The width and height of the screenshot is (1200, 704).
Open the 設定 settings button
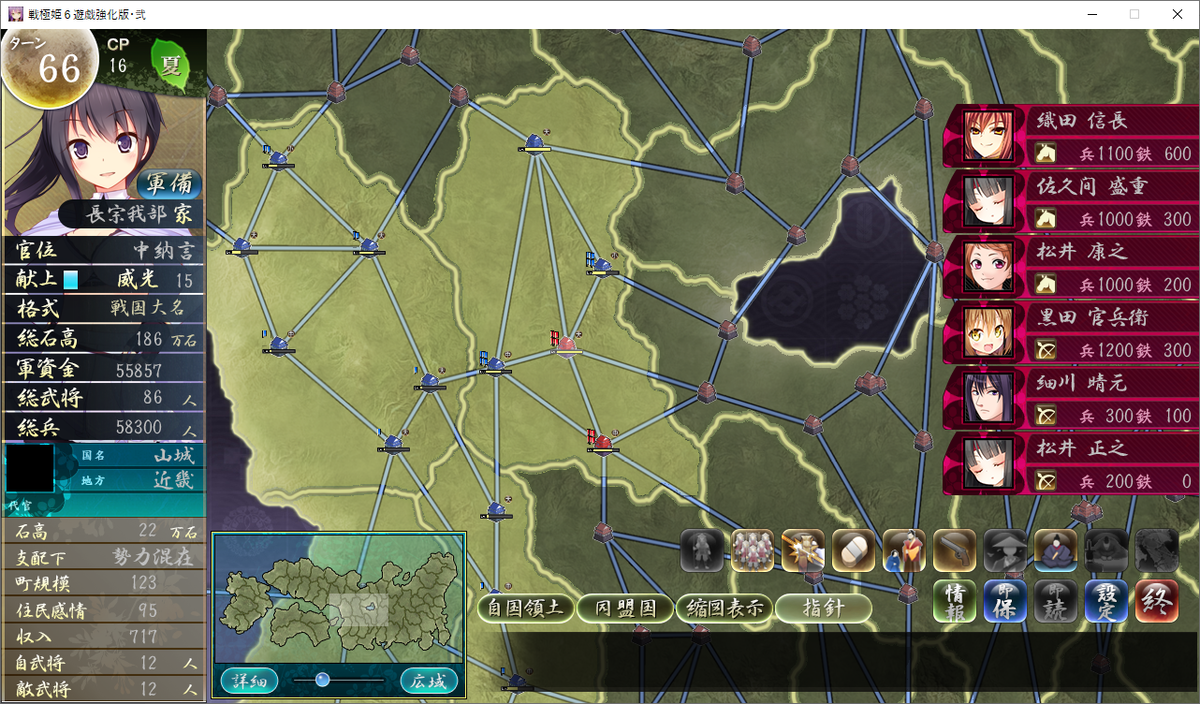pos(1106,602)
